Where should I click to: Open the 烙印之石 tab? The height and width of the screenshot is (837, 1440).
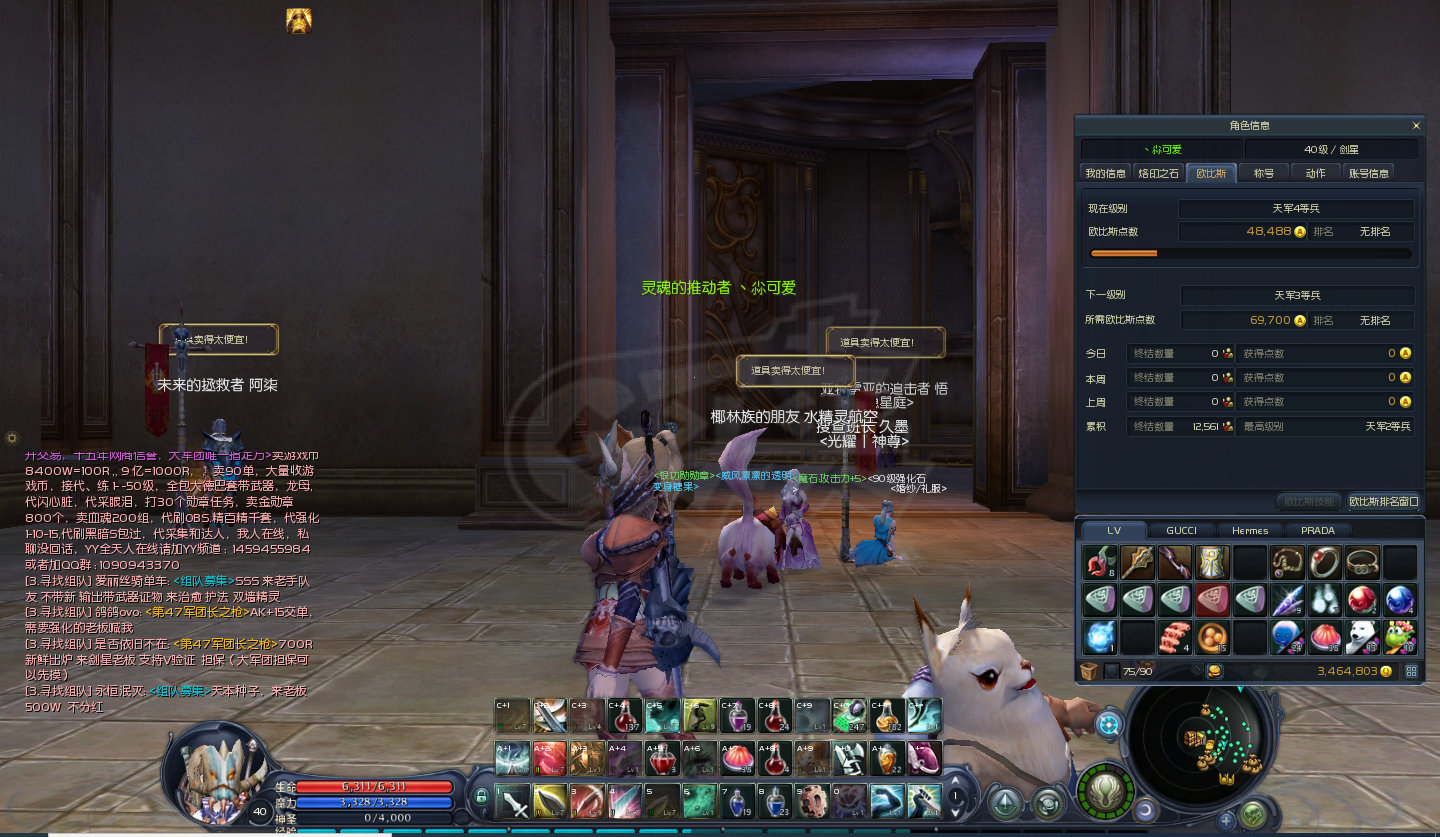point(1159,173)
